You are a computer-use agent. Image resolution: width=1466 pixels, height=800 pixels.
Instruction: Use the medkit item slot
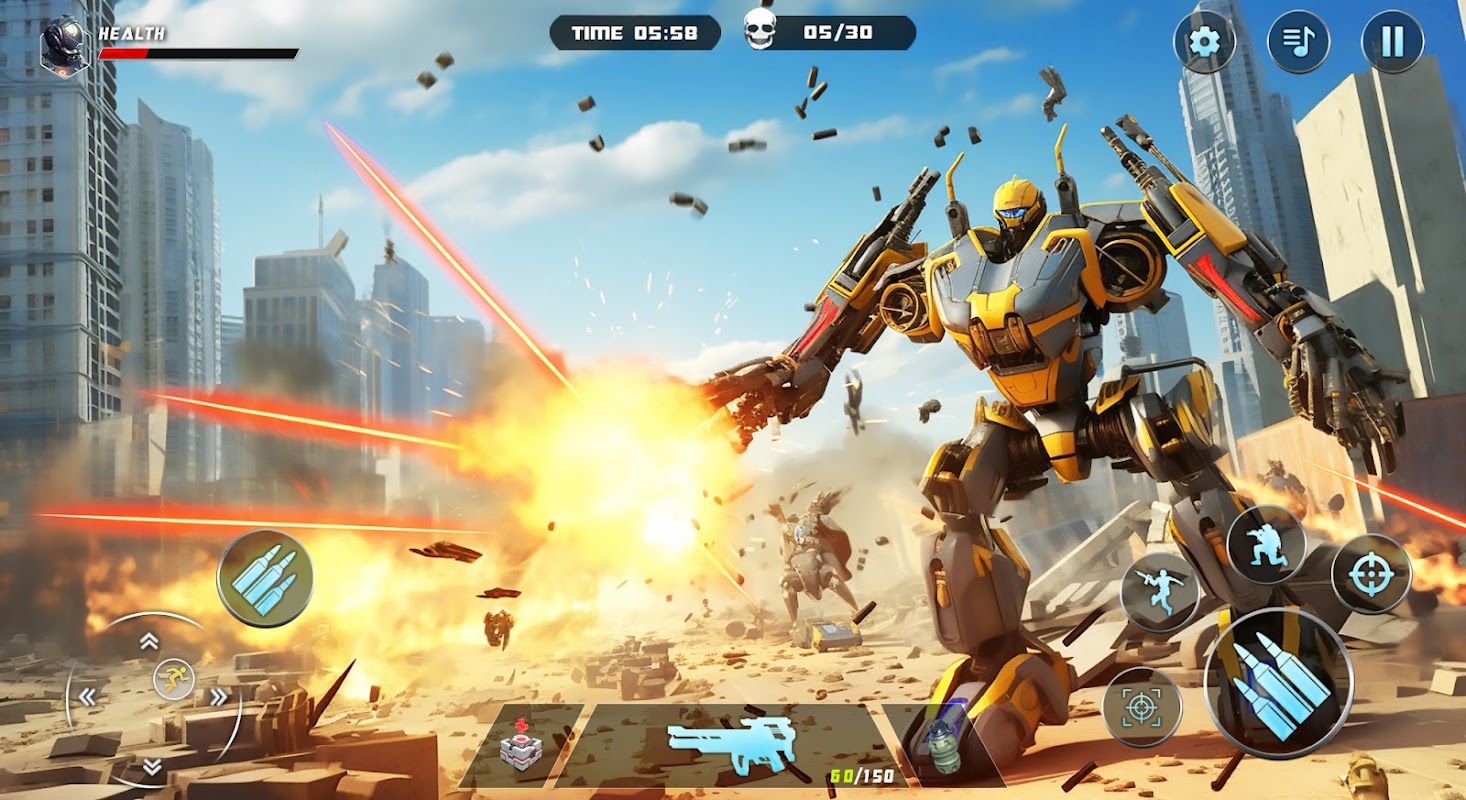click(520, 746)
